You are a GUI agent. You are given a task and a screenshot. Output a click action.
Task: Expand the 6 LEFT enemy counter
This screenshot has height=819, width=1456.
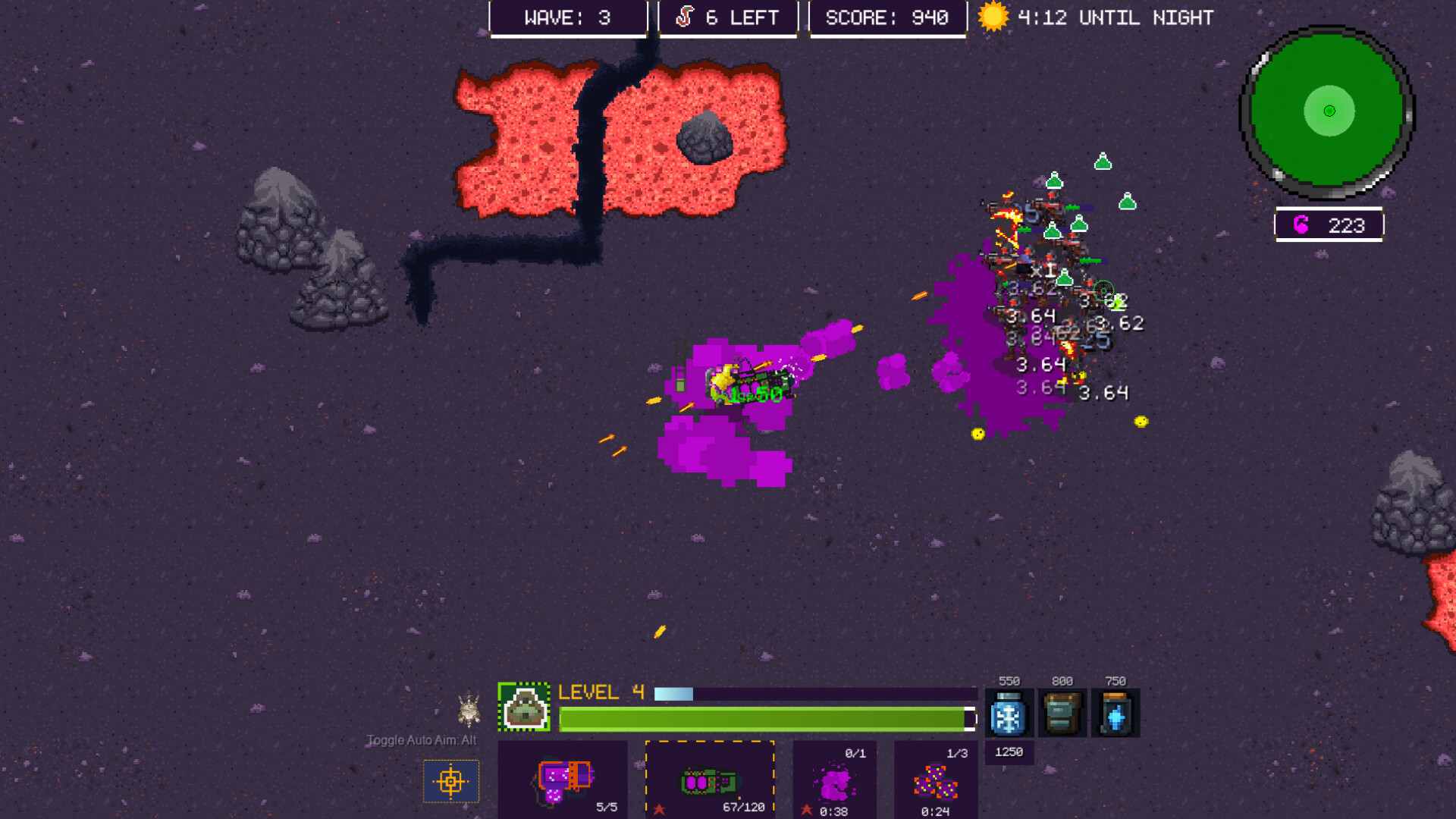pos(728,17)
